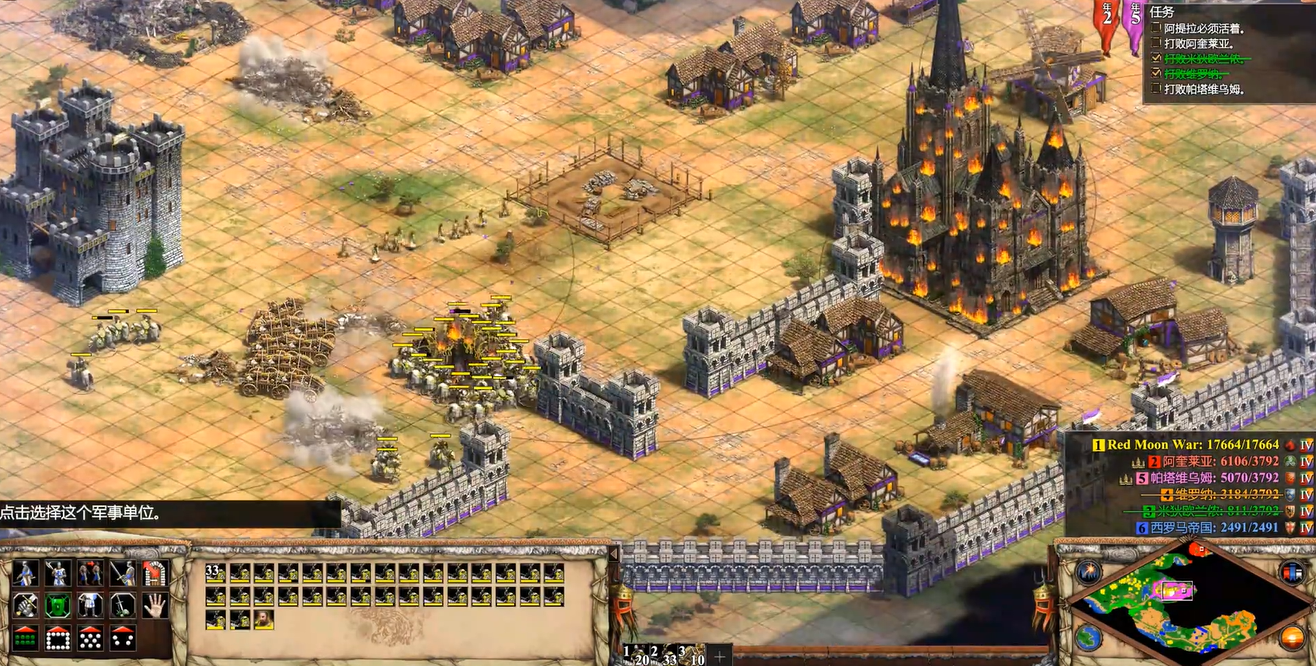The width and height of the screenshot is (1316, 666).
Task: Choose the raised hand stop command
Action: pyautogui.click(x=155, y=606)
